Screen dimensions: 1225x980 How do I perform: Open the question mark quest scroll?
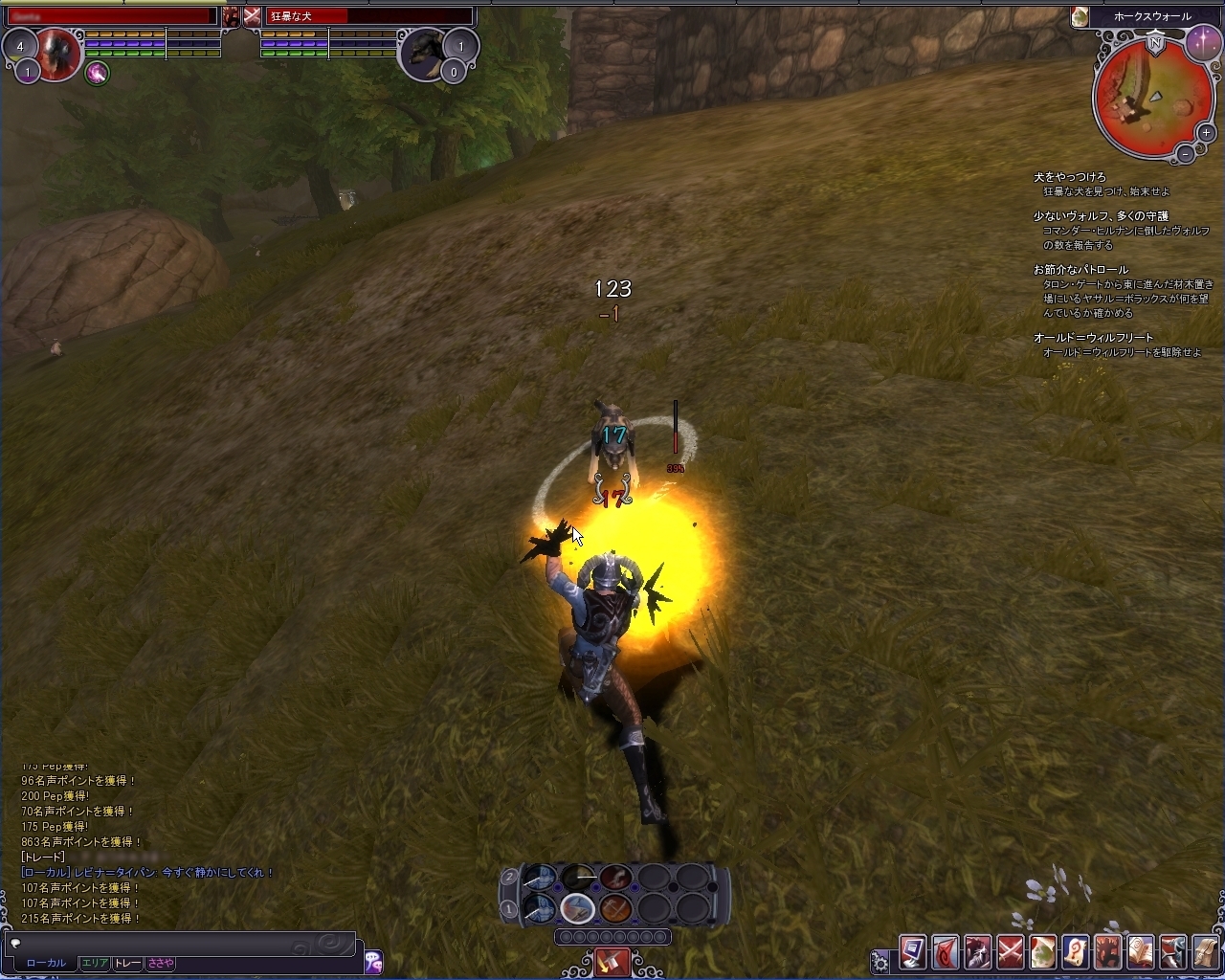click(1076, 953)
